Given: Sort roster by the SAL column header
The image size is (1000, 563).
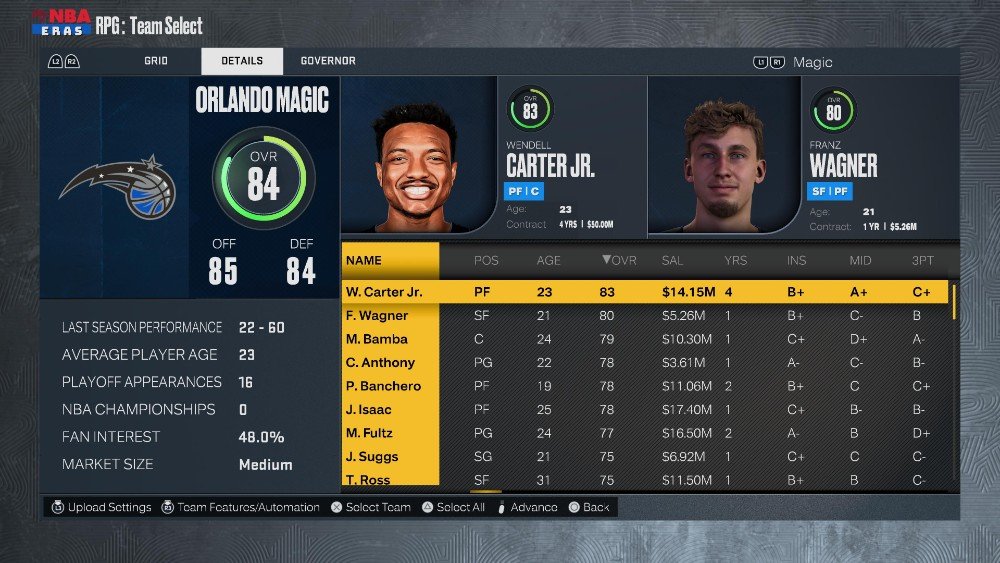Looking at the screenshot, I should coord(673,261).
